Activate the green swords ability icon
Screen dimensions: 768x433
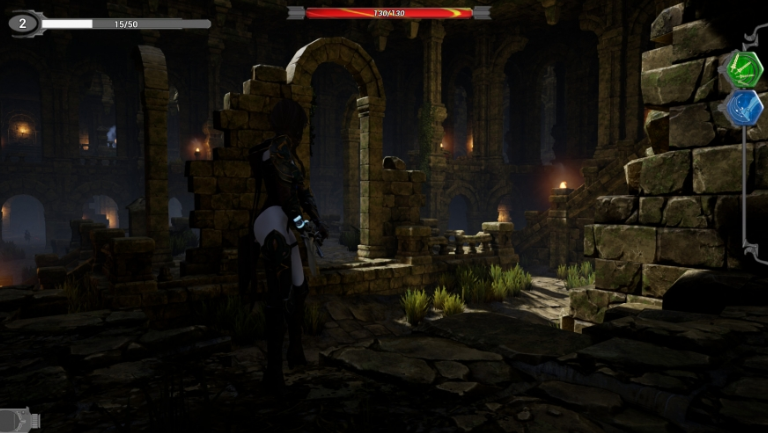[x=743, y=68]
